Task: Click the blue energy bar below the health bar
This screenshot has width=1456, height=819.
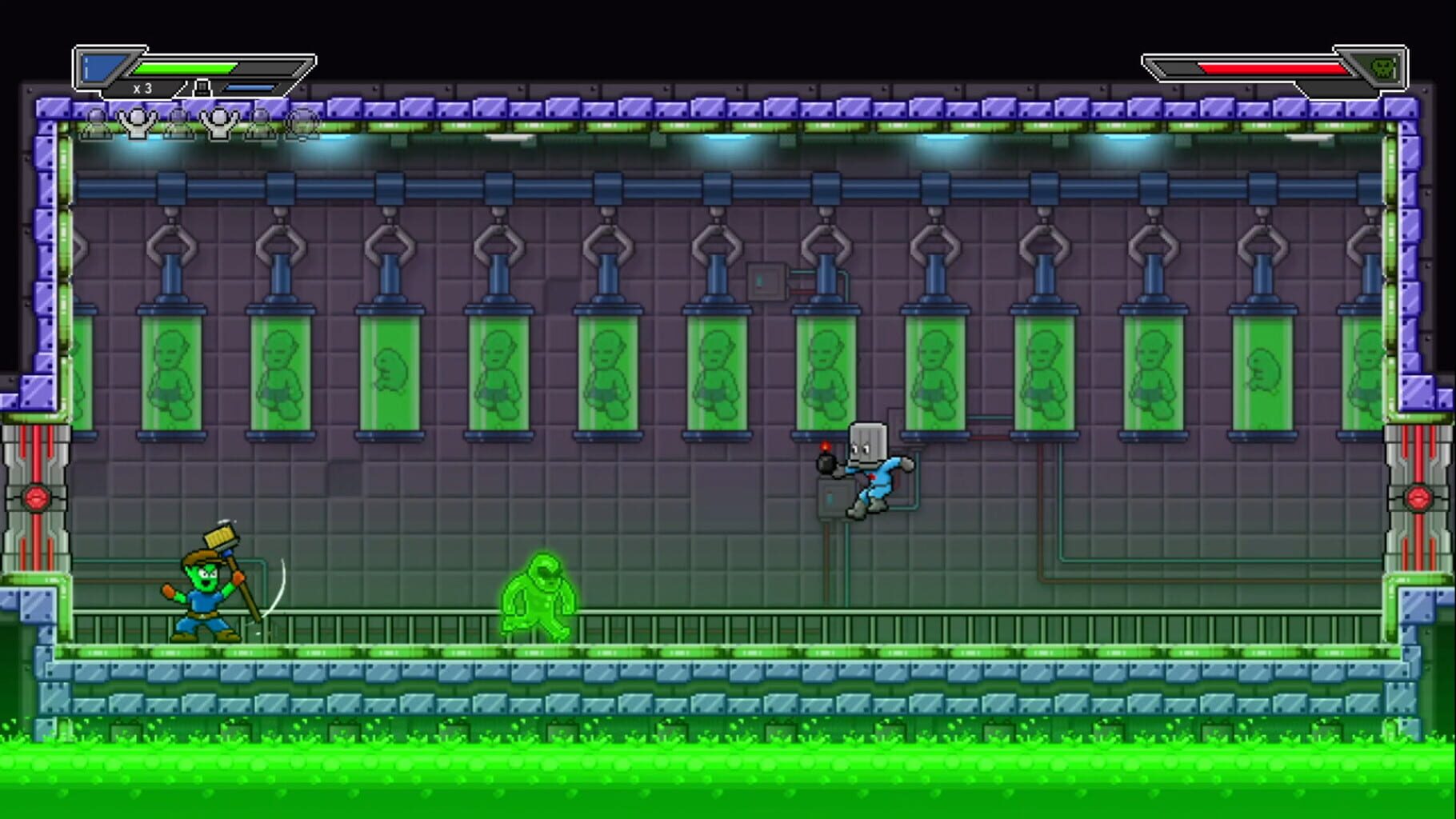Action: [248, 88]
